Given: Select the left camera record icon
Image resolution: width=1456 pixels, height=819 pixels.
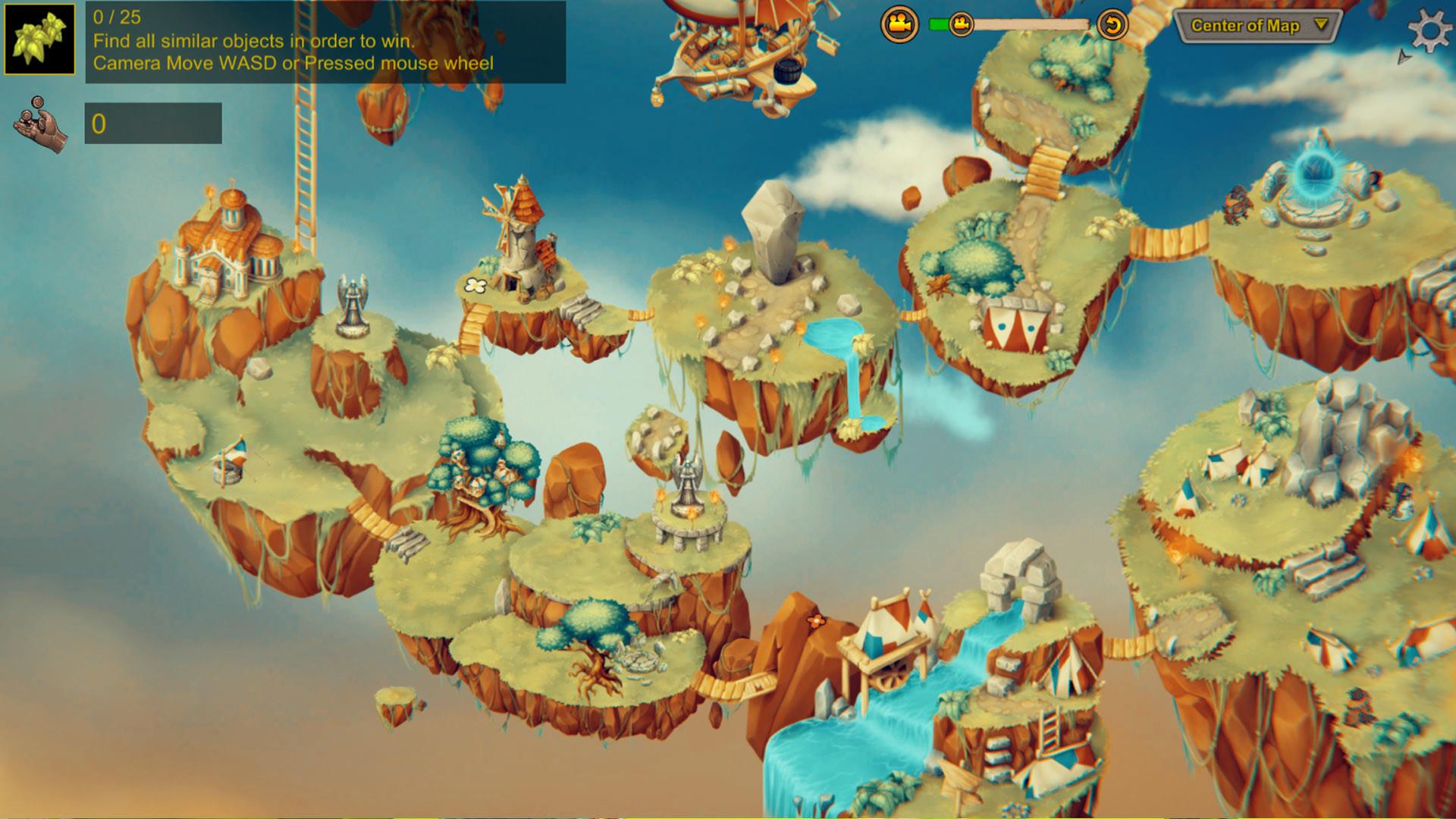Looking at the screenshot, I should pyautogui.click(x=899, y=25).
